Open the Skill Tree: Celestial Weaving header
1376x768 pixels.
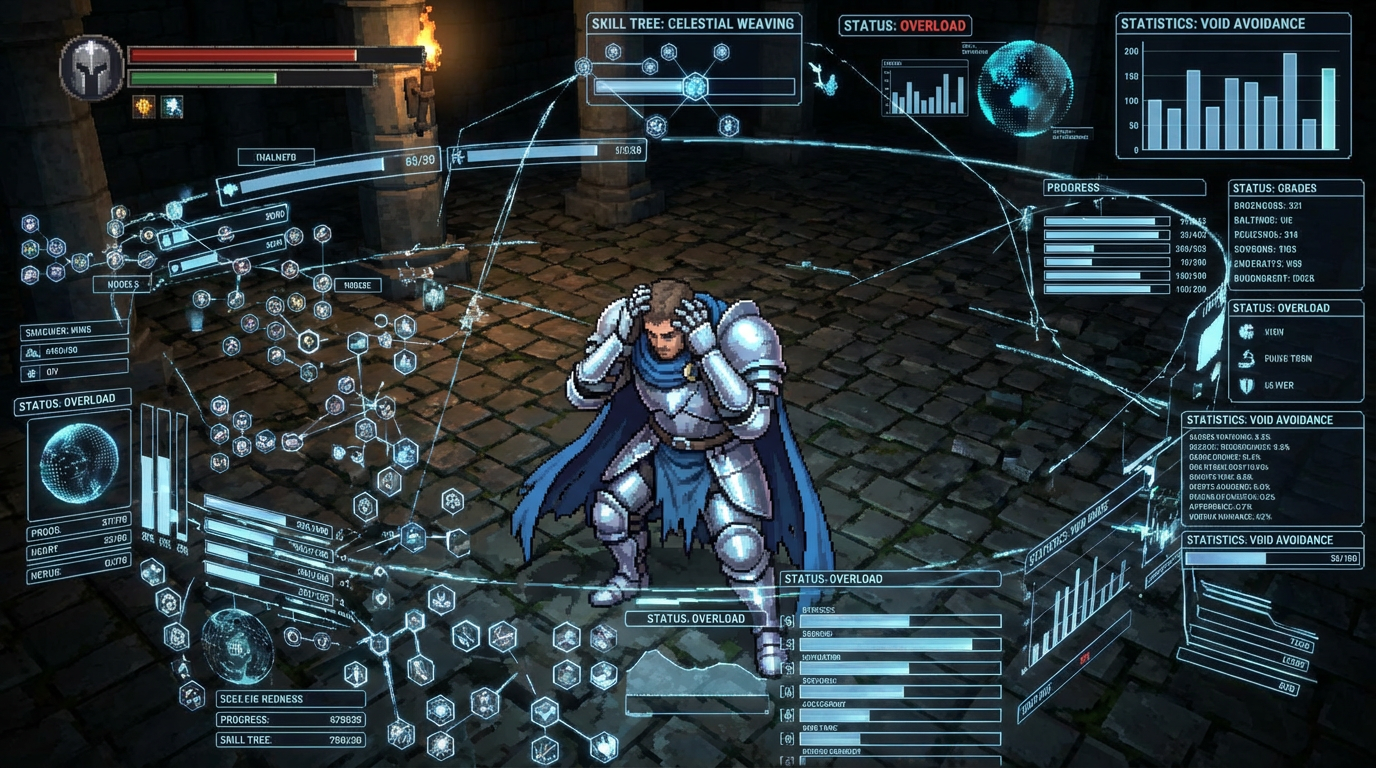693,24
